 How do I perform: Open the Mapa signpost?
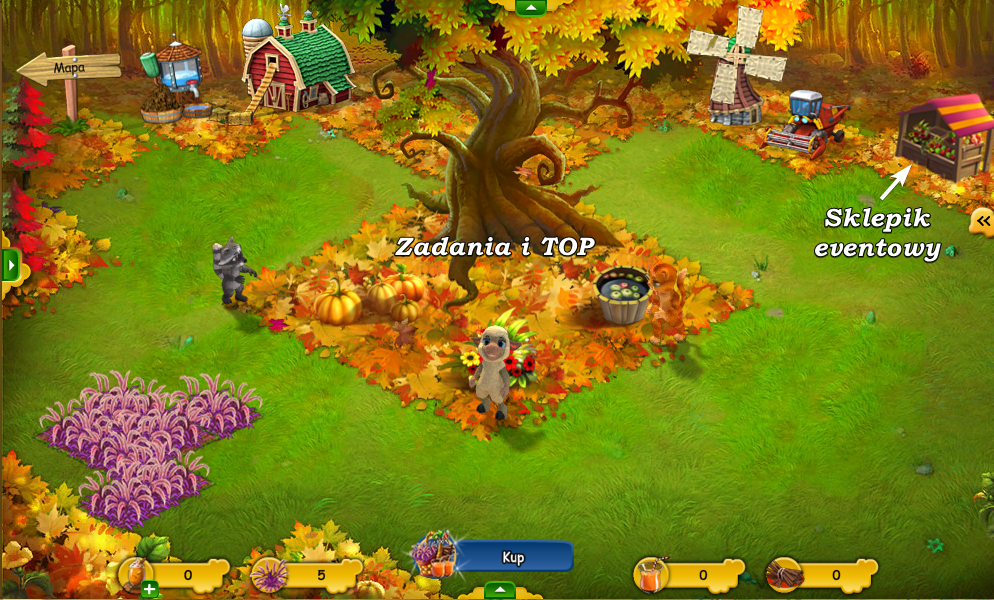(x=68, y=68)
